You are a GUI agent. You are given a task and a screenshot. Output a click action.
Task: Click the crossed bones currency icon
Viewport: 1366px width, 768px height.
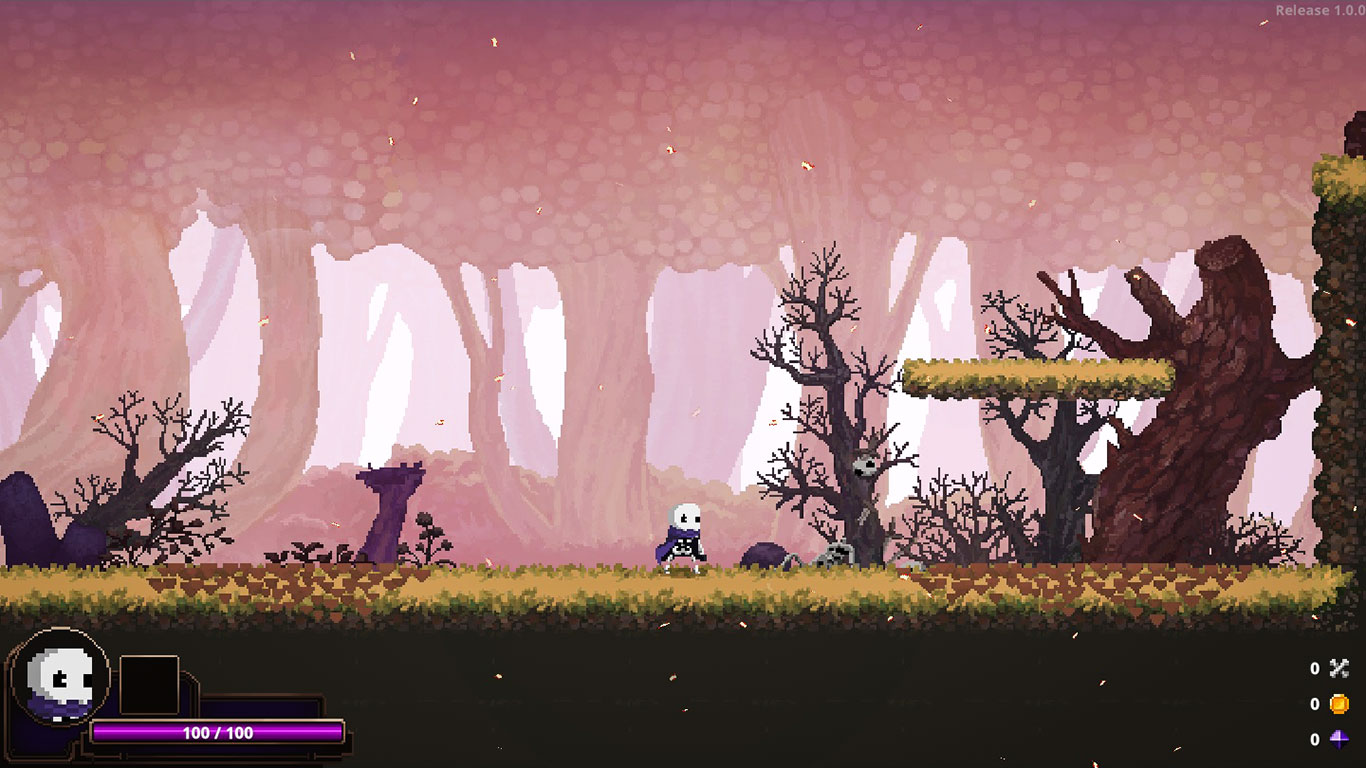pyautogui.click(x=1339, y=669)
